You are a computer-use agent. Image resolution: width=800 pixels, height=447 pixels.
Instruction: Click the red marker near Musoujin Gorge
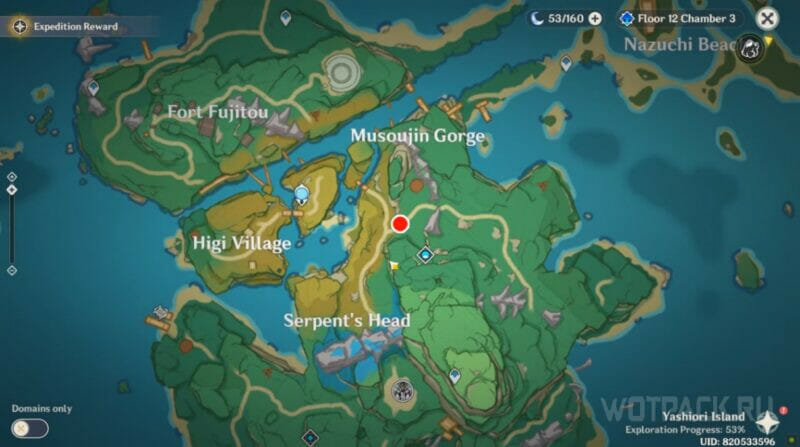point(400,224)
